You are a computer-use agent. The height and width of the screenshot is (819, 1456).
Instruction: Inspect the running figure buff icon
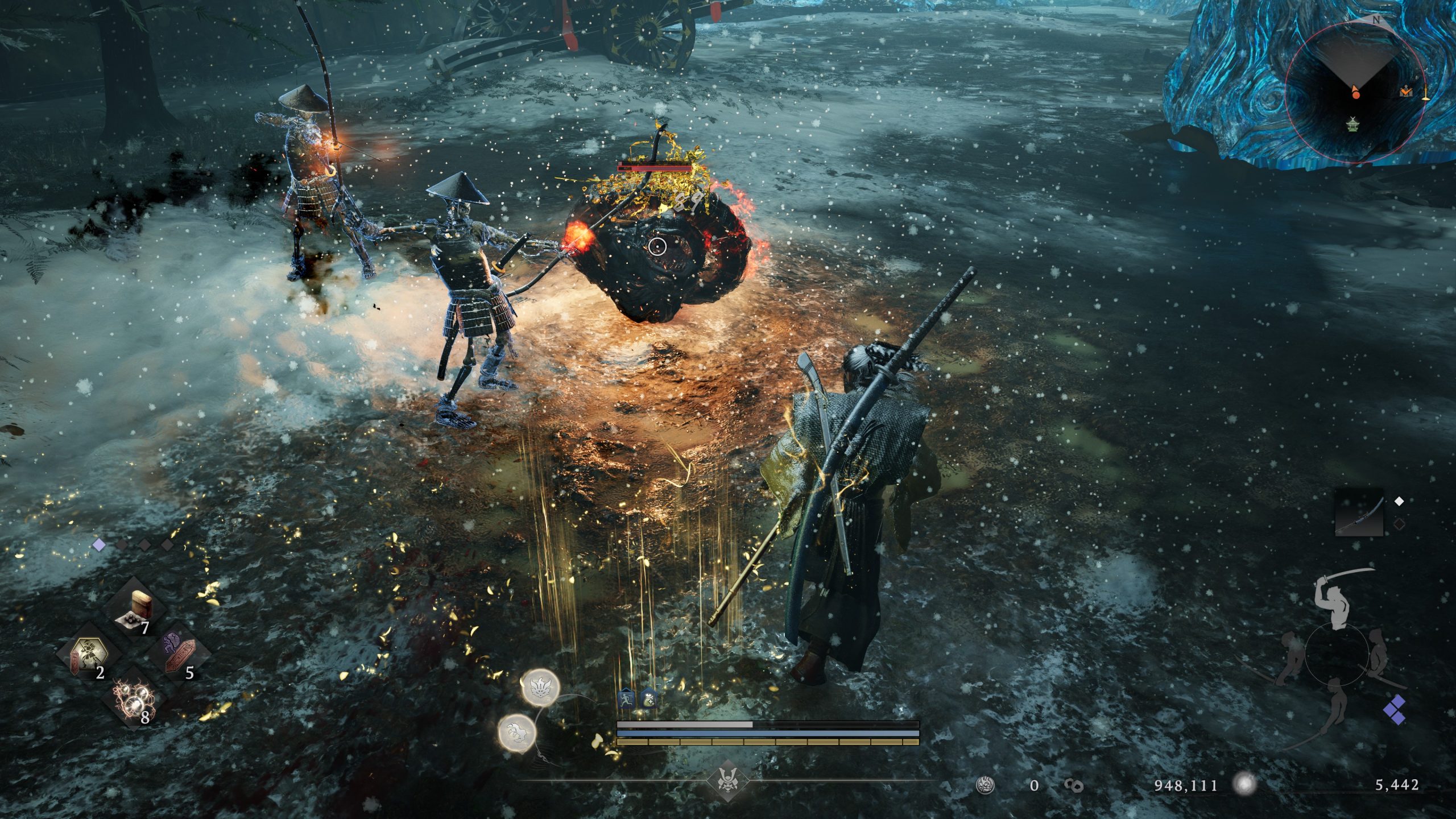coord(626,699)
